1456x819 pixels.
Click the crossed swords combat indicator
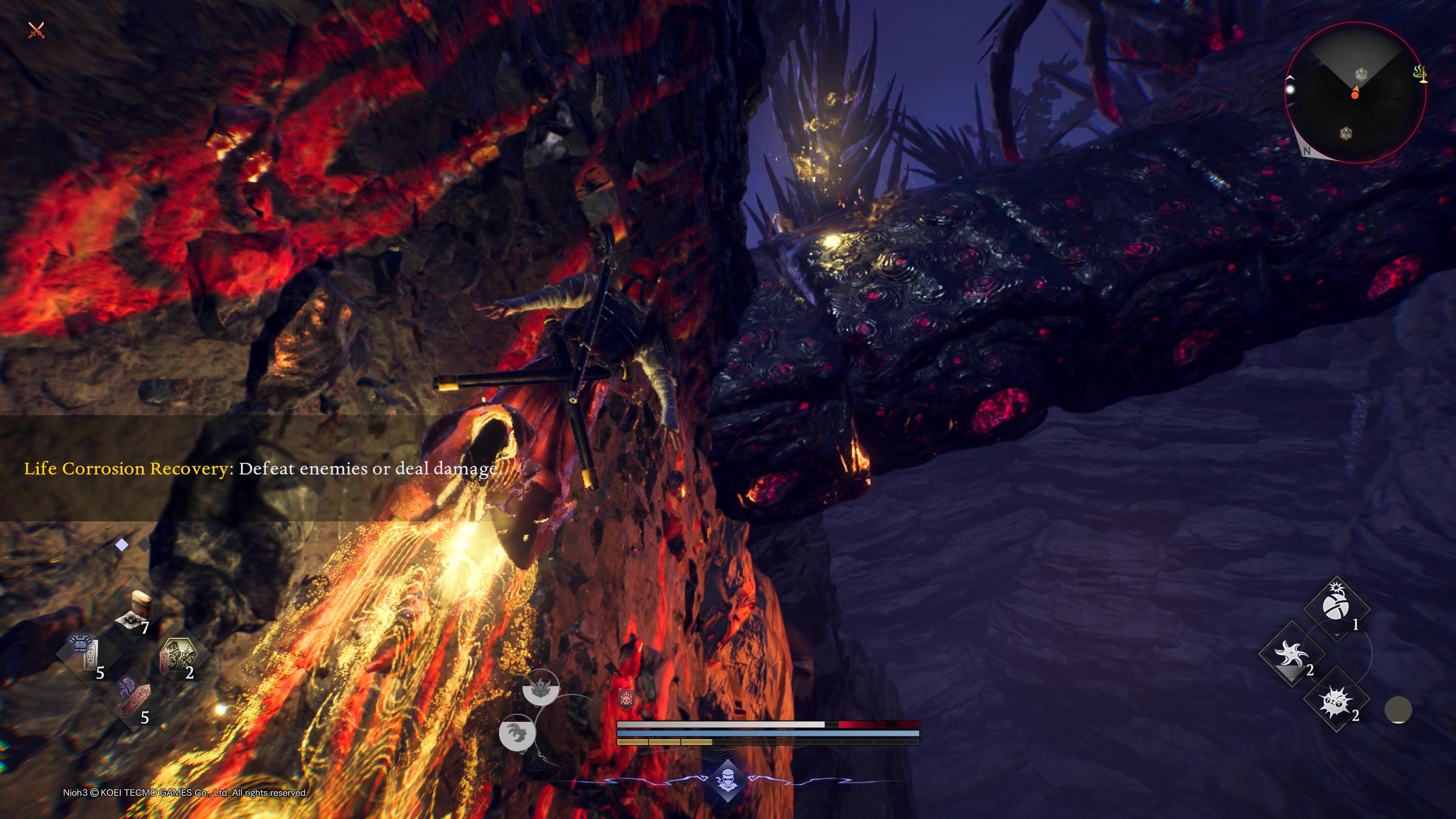click(x=36, y=30)
